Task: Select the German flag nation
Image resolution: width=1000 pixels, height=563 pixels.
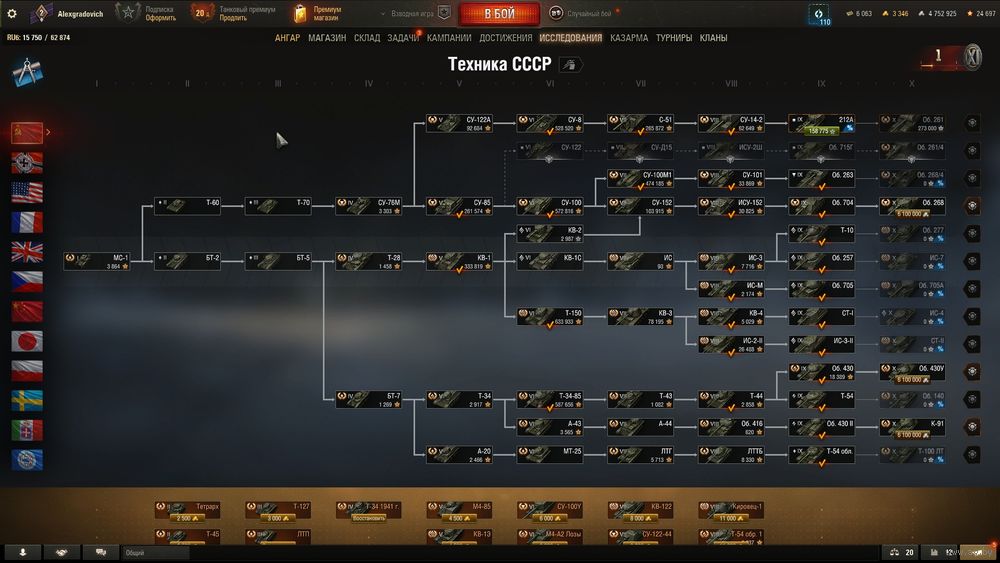Action: point(27,162)
